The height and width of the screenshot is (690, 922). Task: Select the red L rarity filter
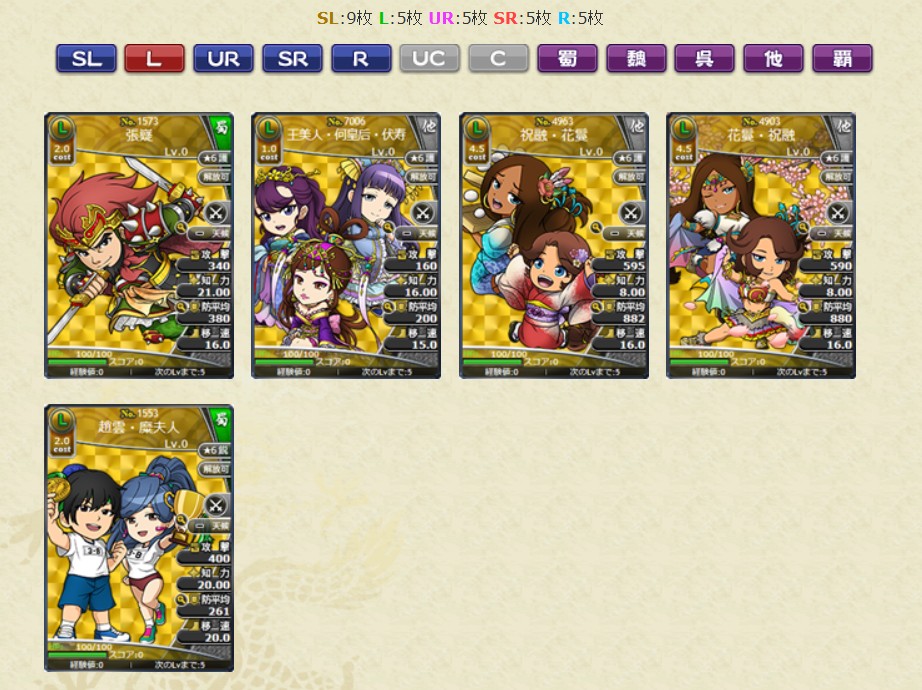154,59
